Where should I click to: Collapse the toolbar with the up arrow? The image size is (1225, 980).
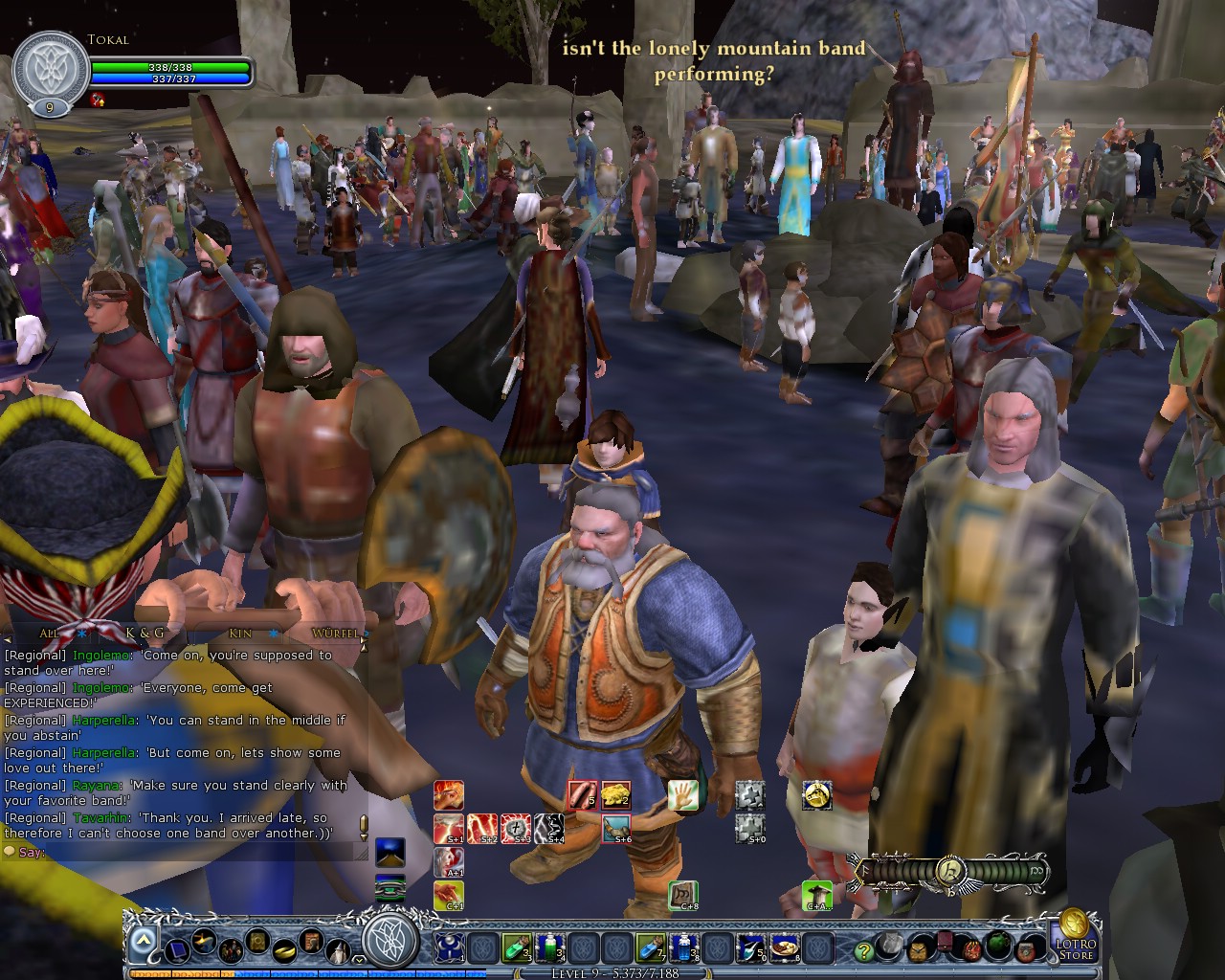tap(144, 938)
